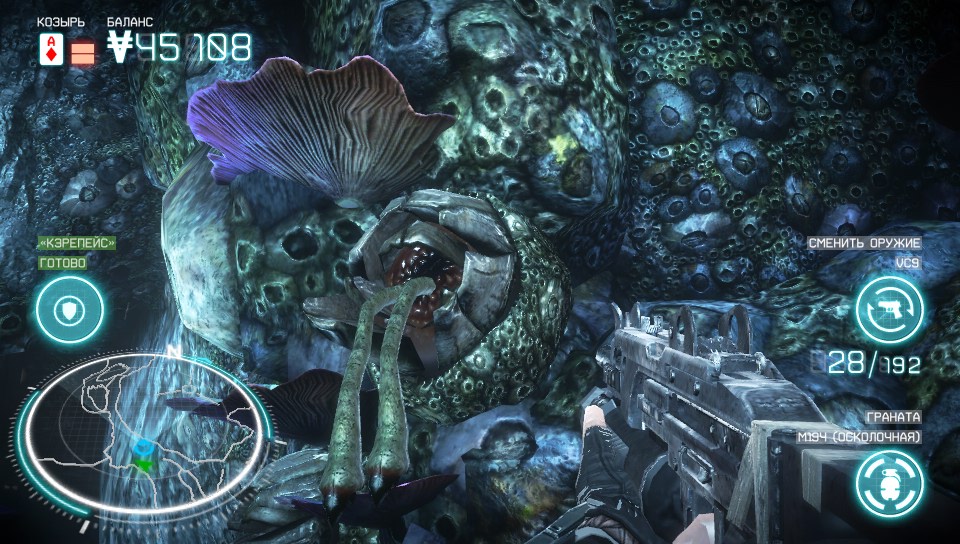Activate the Carapace shield ability button

pos(69,310)
